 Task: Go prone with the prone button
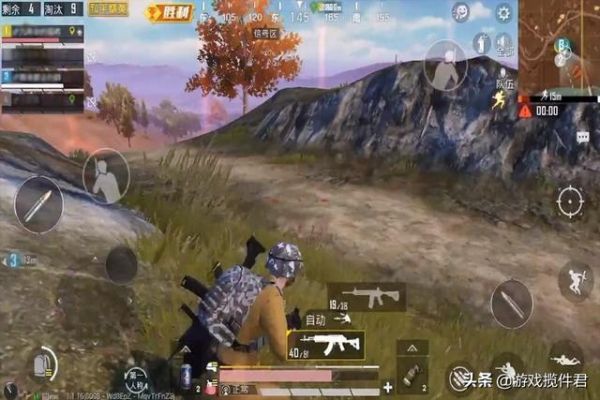pos(566,357)
